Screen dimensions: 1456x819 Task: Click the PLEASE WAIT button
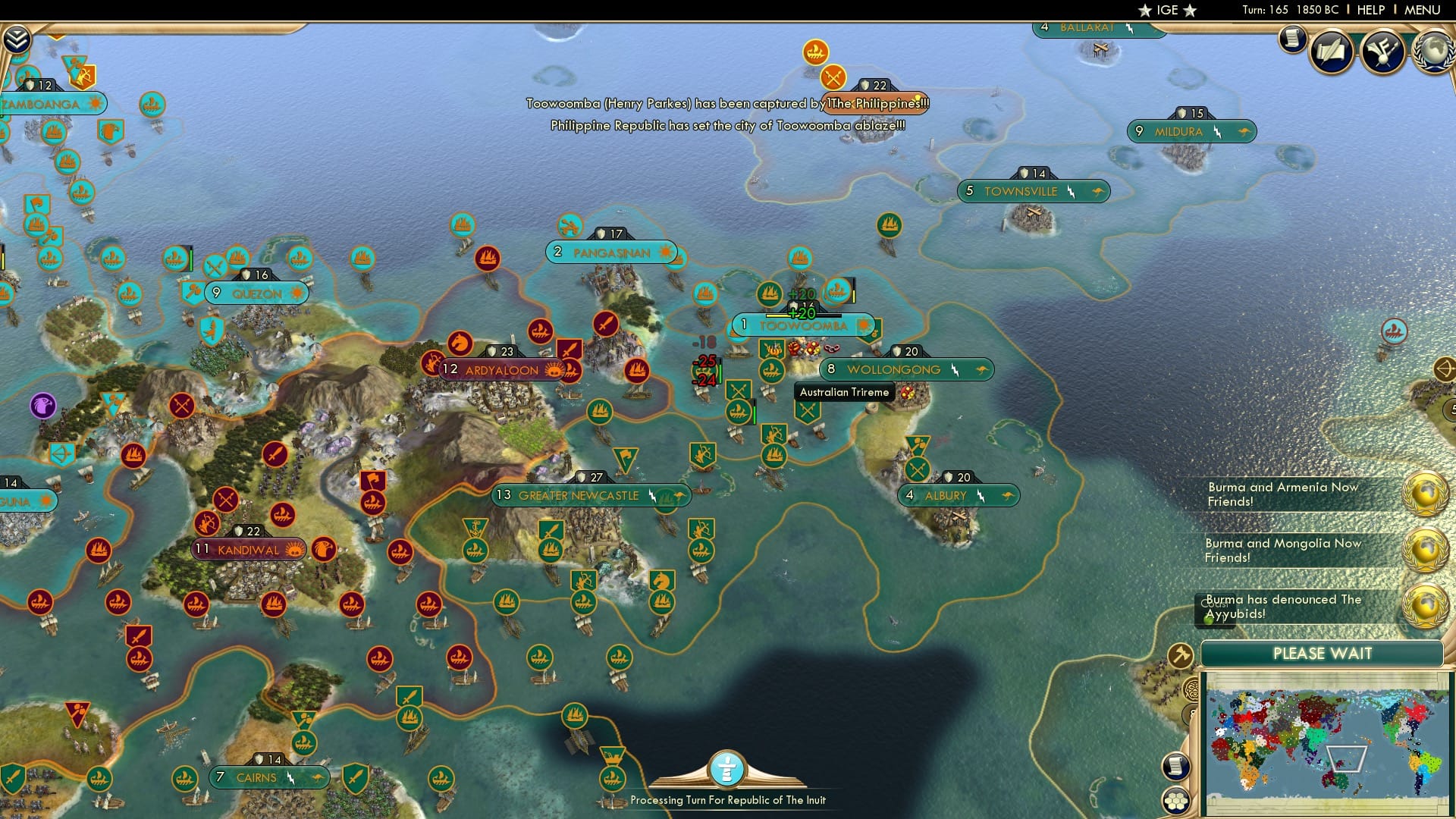click(x=1323, y=653)
